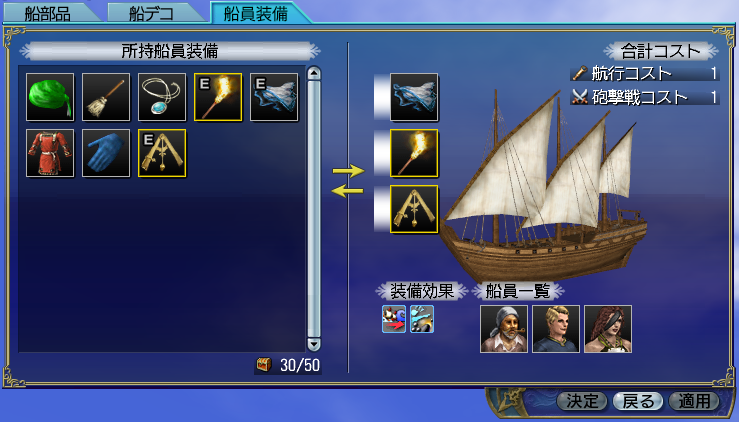This screenshot has height=422, width=739.
Task: Go back with the 戻る button
Action: 637,401
